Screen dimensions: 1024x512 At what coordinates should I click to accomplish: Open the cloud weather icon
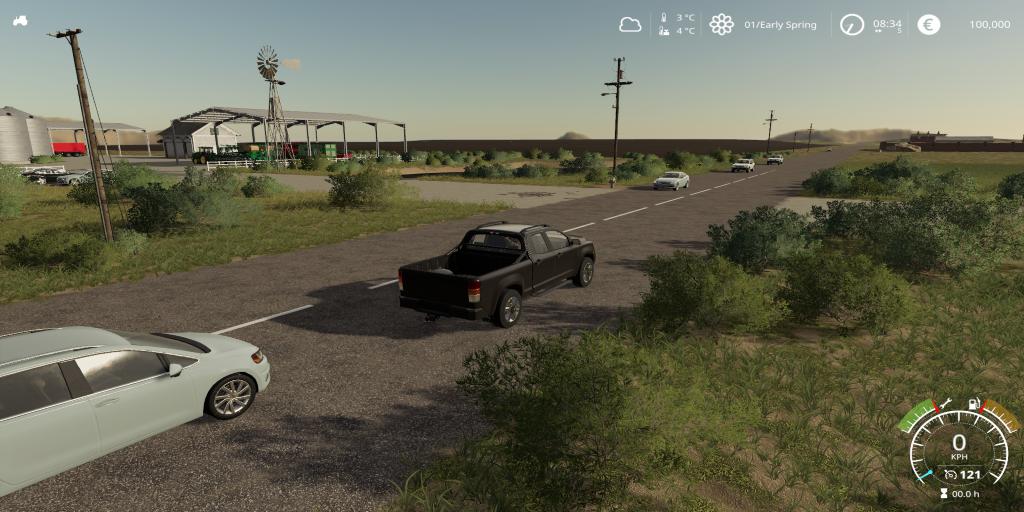(x=630, y=25)
